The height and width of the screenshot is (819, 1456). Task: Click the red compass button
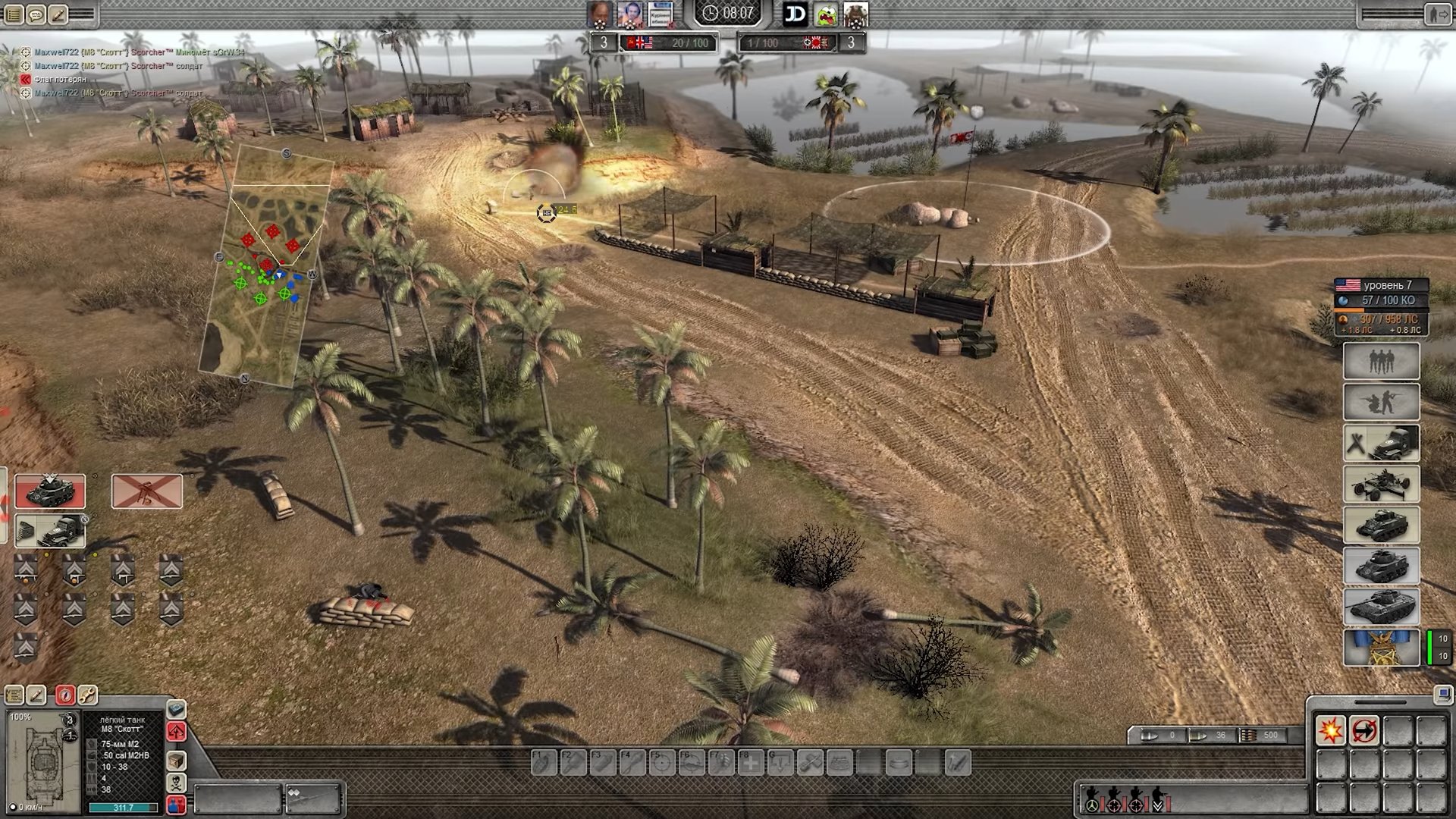[x=65, y=695]
